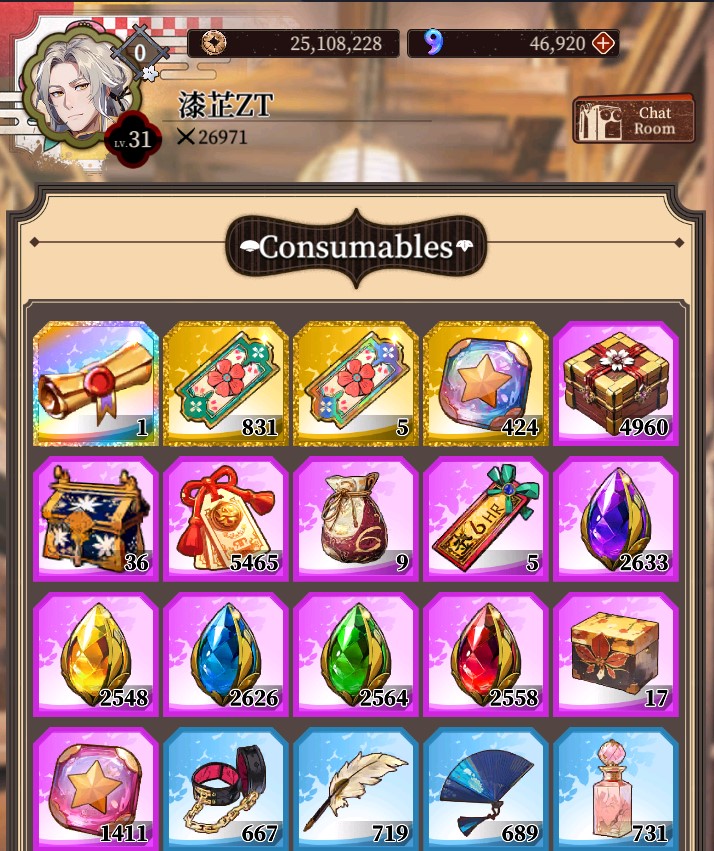Select the red tasseled charm item

click(x=226, y=518)
